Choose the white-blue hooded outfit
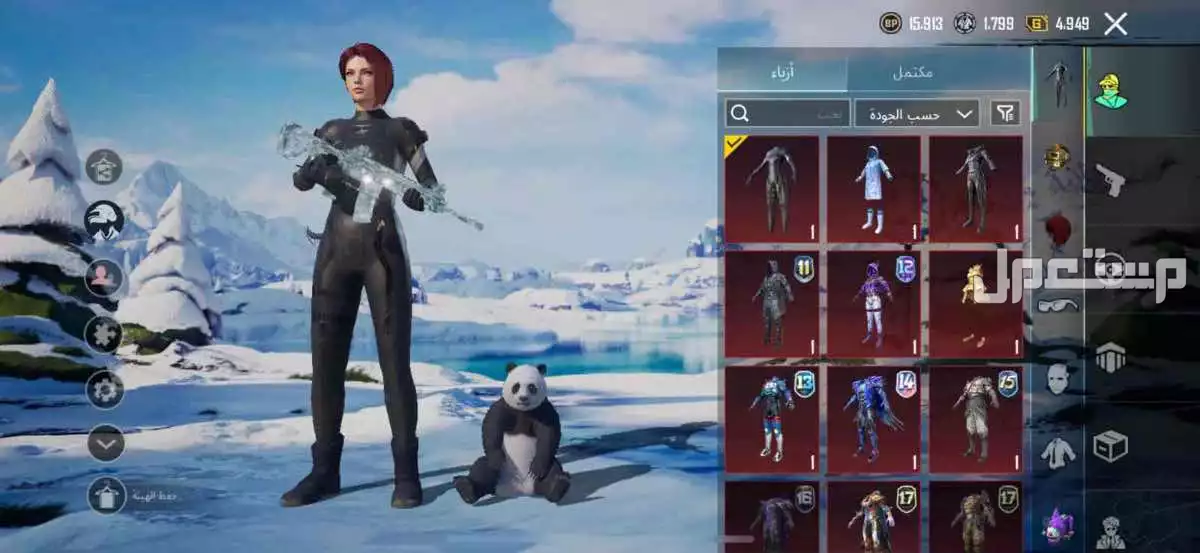 [873, 189]
